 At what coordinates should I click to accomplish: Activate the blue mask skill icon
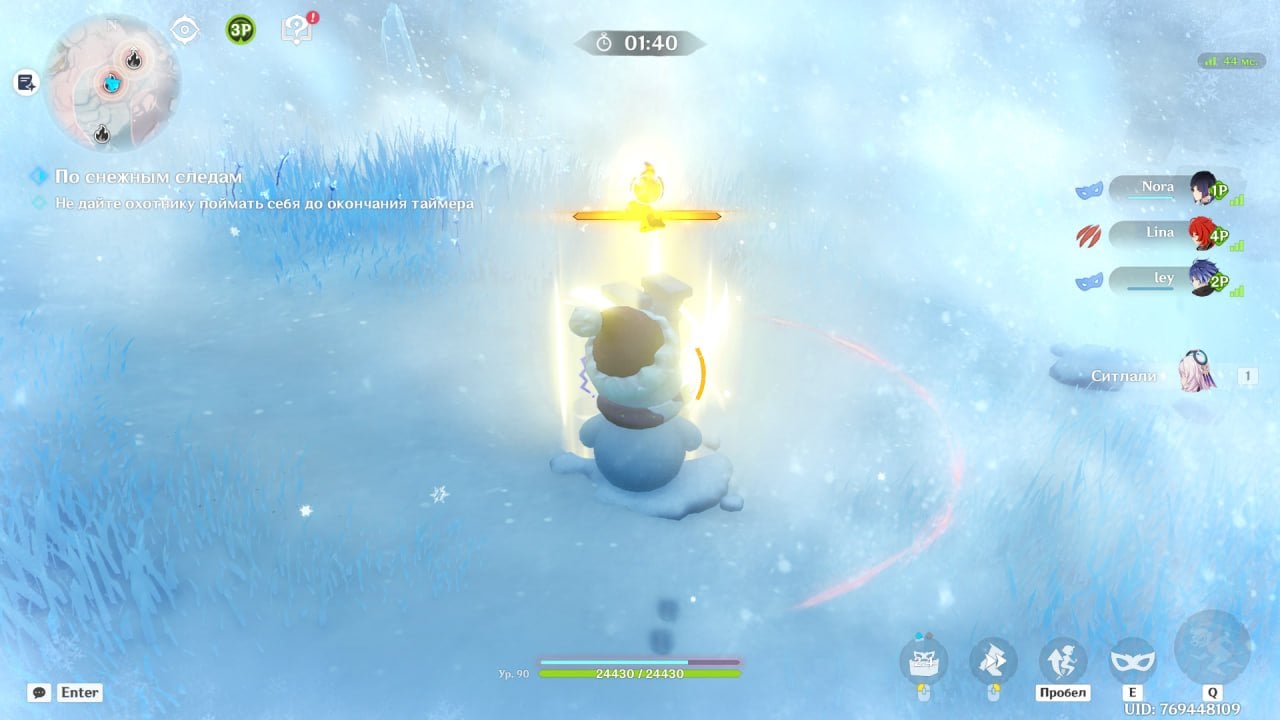tap(1133, 660)
